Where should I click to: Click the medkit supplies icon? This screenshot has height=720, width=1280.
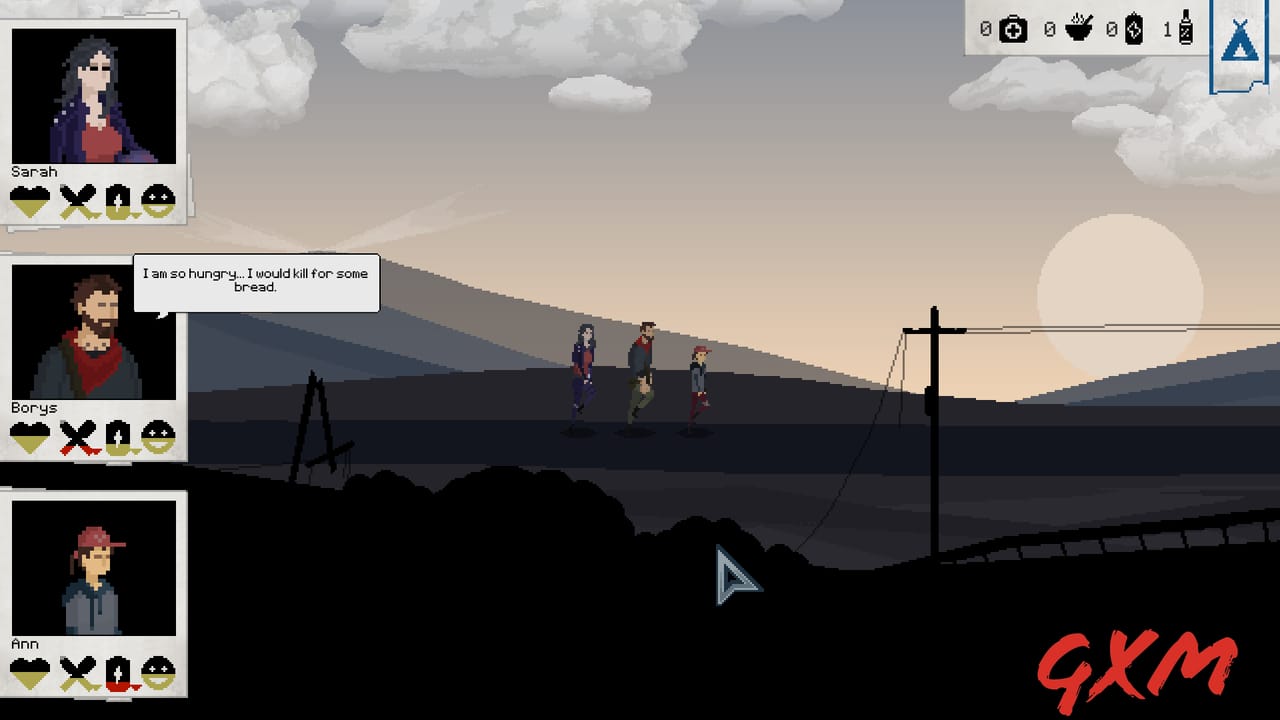pos(1012,30)
